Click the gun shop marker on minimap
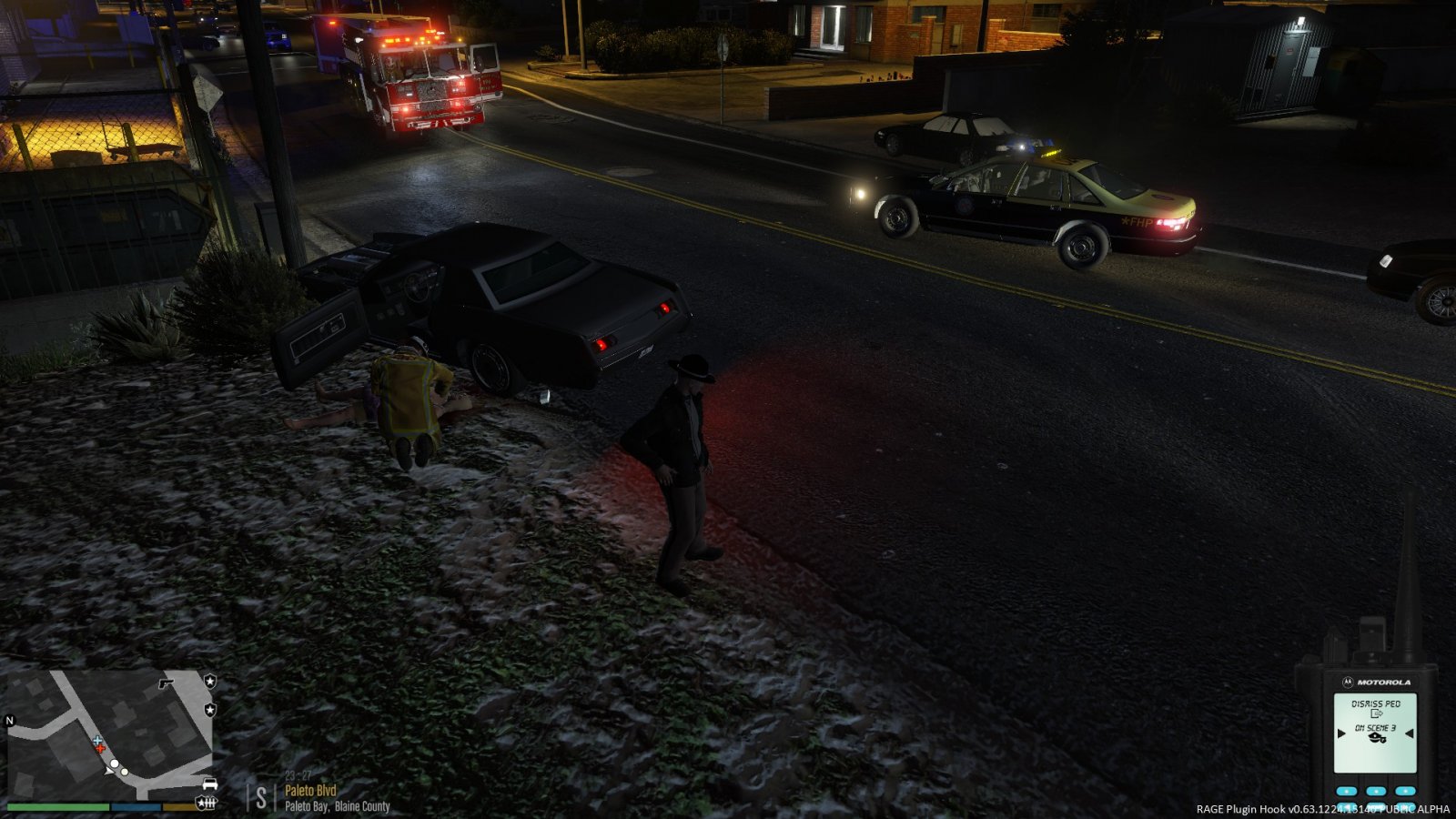The width and height of the screenshot is (1456, 819). (x=166, y=682)
